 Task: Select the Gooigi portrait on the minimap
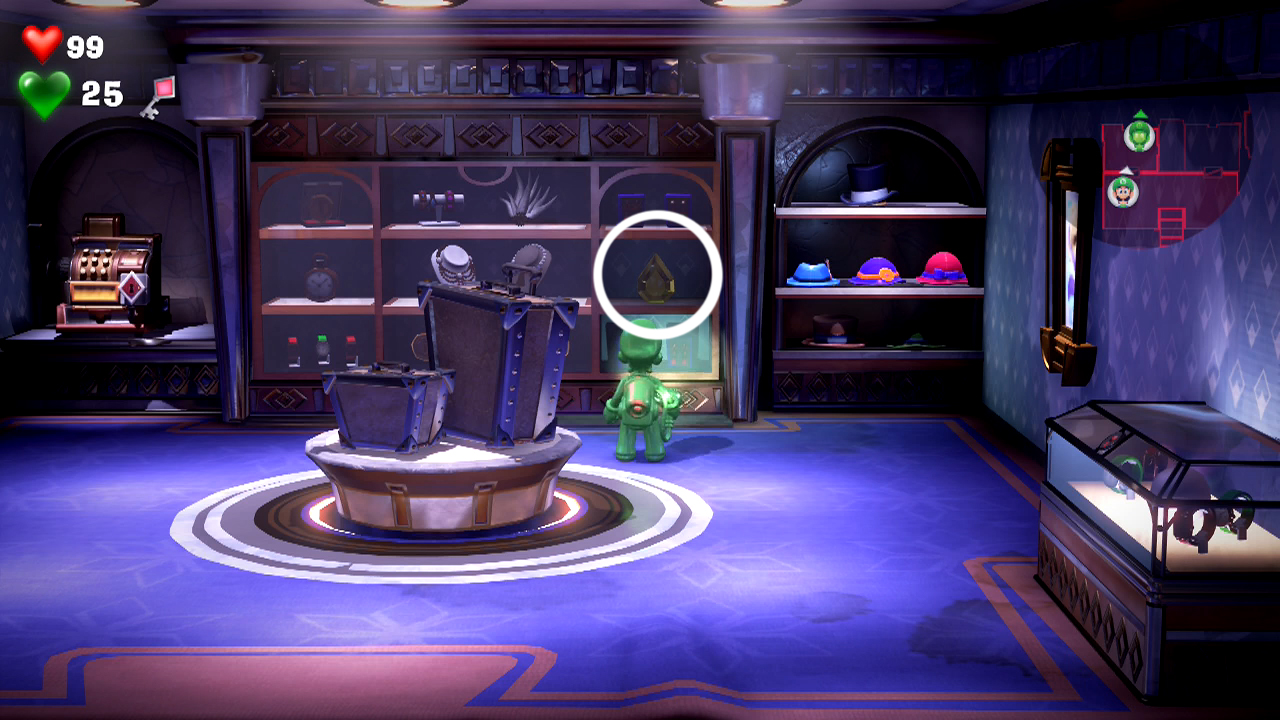click(1140, 136)
